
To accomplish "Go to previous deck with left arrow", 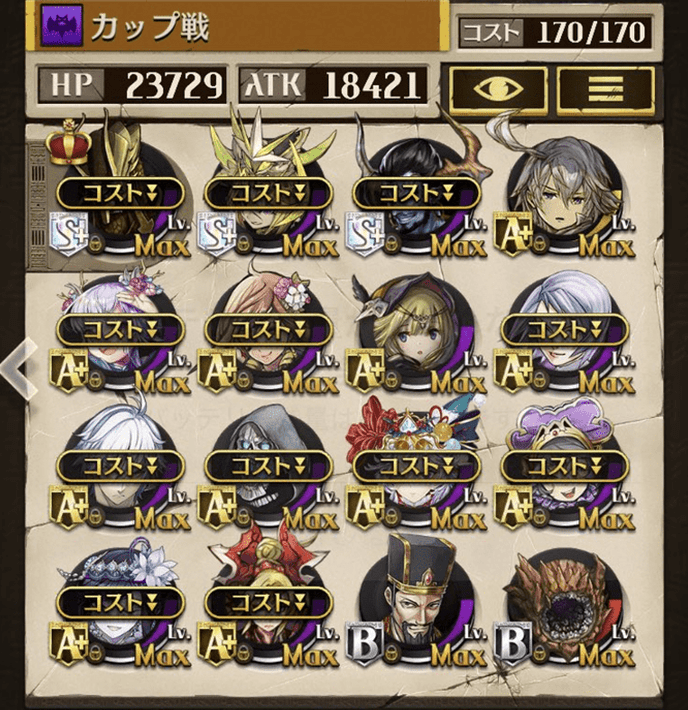I will coord(18,369).
